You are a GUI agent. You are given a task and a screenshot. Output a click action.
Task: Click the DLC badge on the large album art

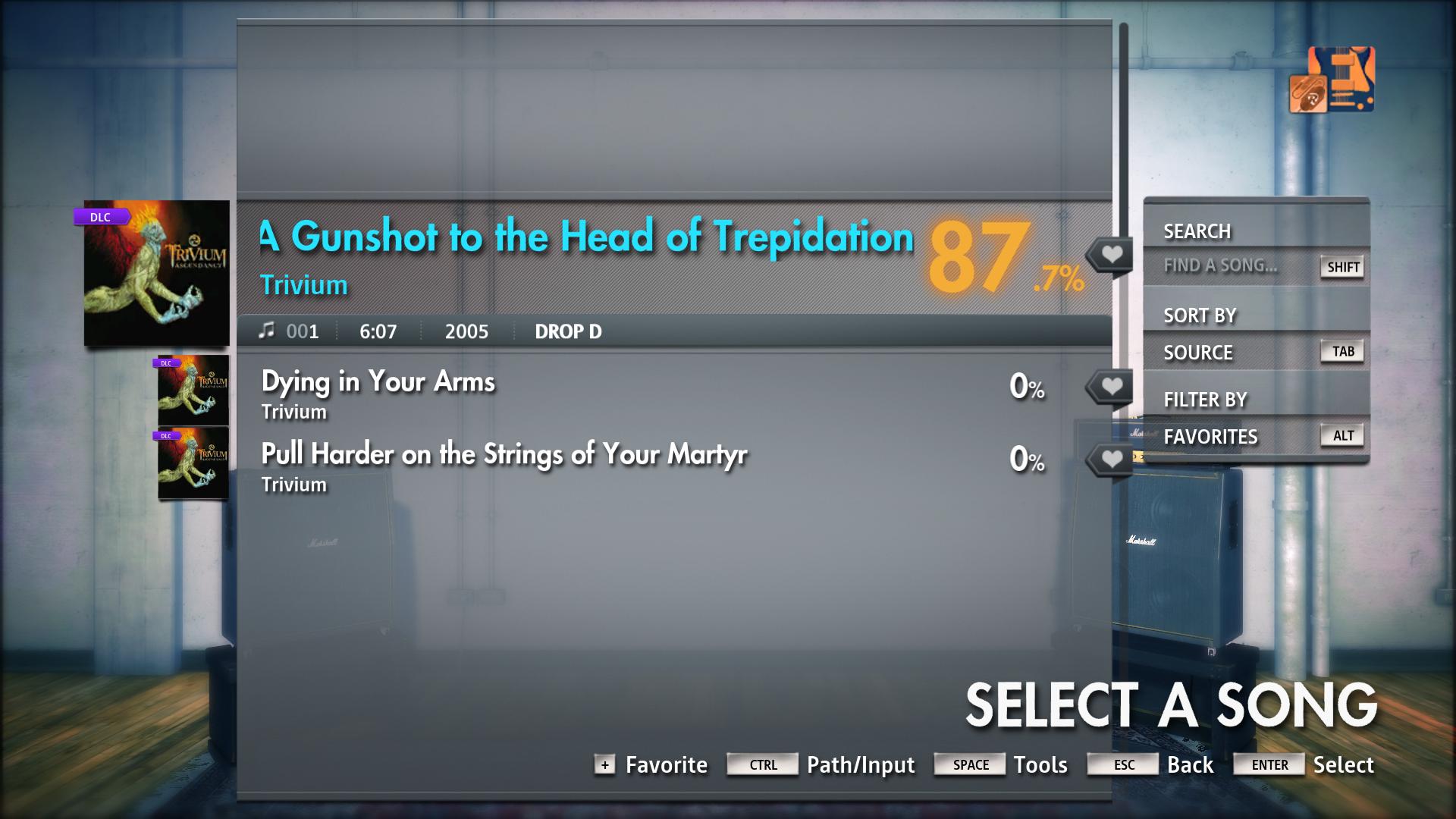pos(102,218)
